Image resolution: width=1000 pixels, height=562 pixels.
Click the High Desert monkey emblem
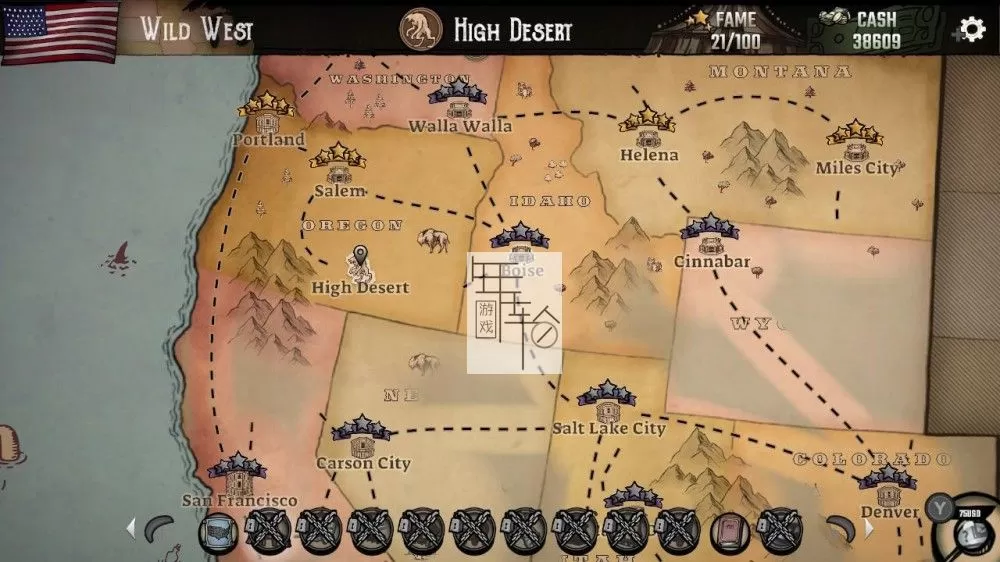tap(421, 29)
